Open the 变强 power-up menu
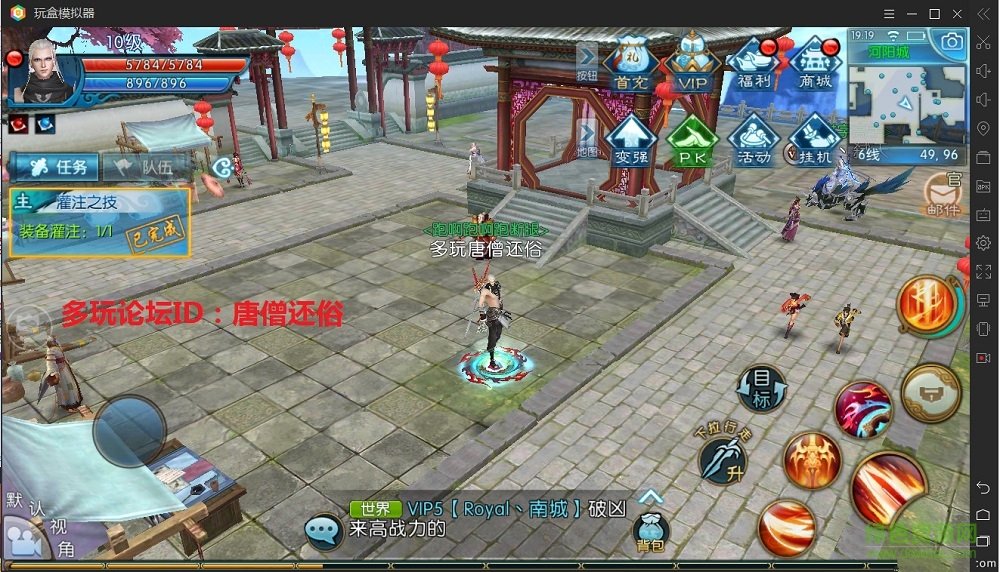Viewport: 1000px width, 572px height. (631, 138)
